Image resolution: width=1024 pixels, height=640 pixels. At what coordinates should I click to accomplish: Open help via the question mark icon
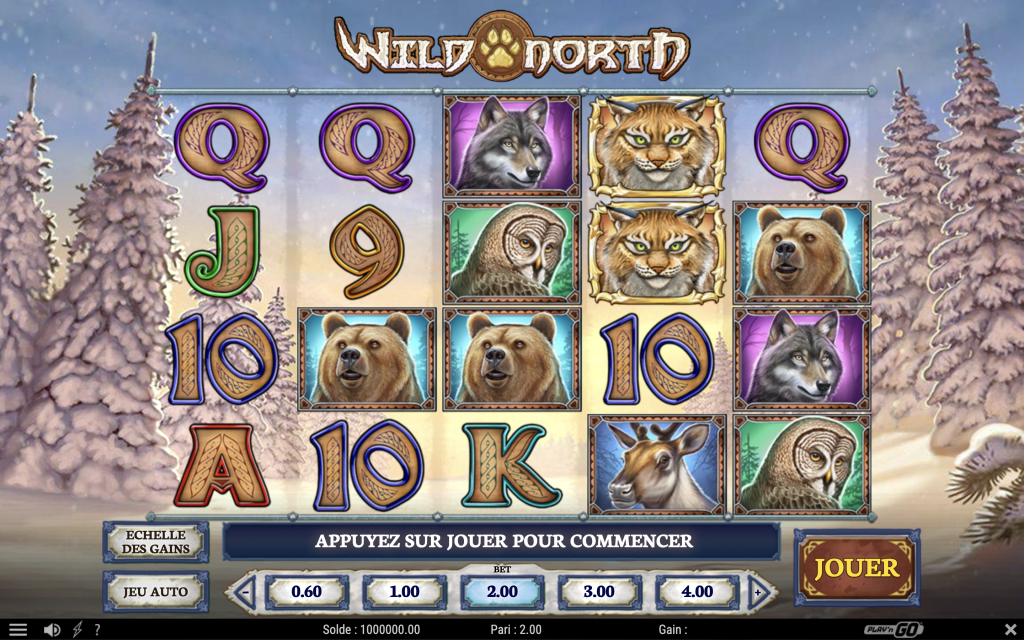(x=97, y=630)
